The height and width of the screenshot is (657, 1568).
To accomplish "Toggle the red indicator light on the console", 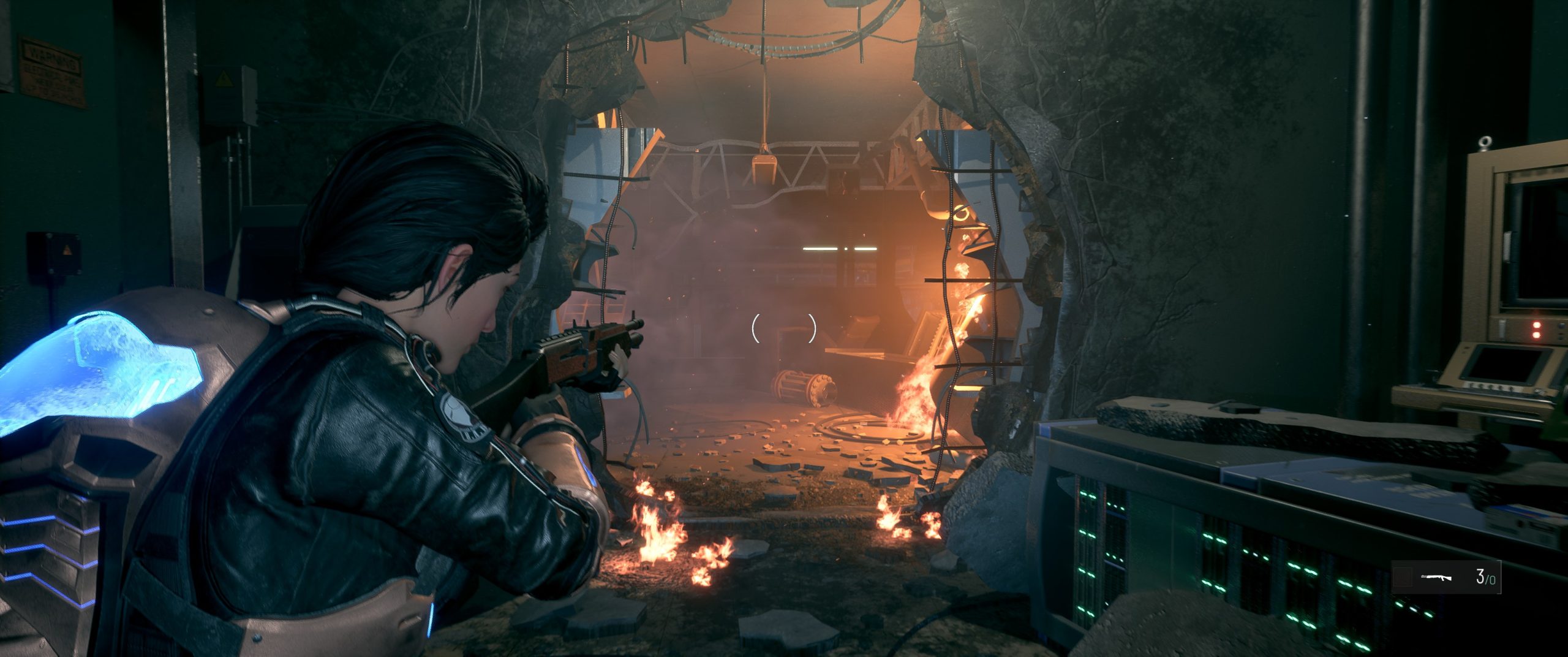I will coord(1536,325).
